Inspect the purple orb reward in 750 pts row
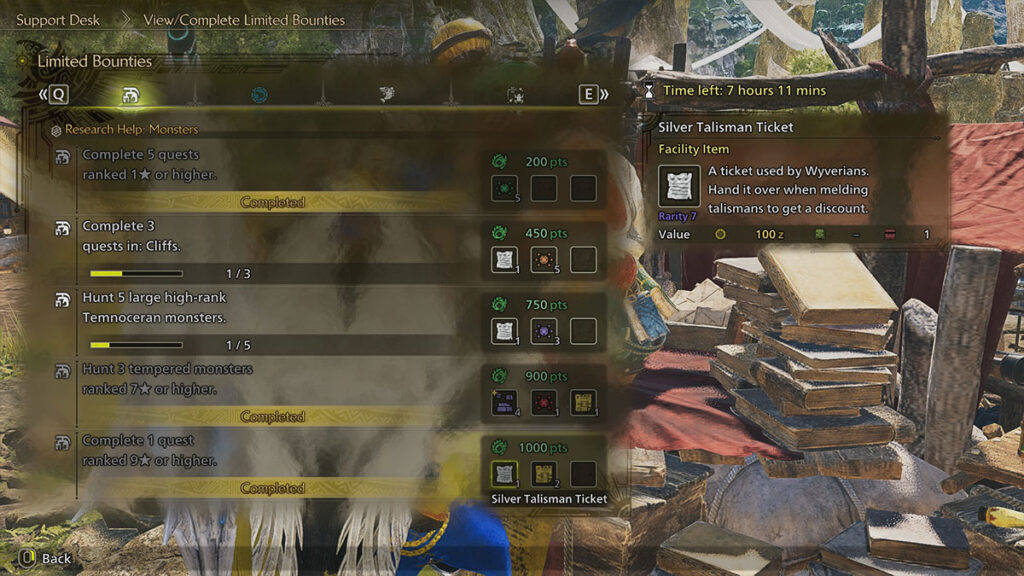 coord(544,331)
